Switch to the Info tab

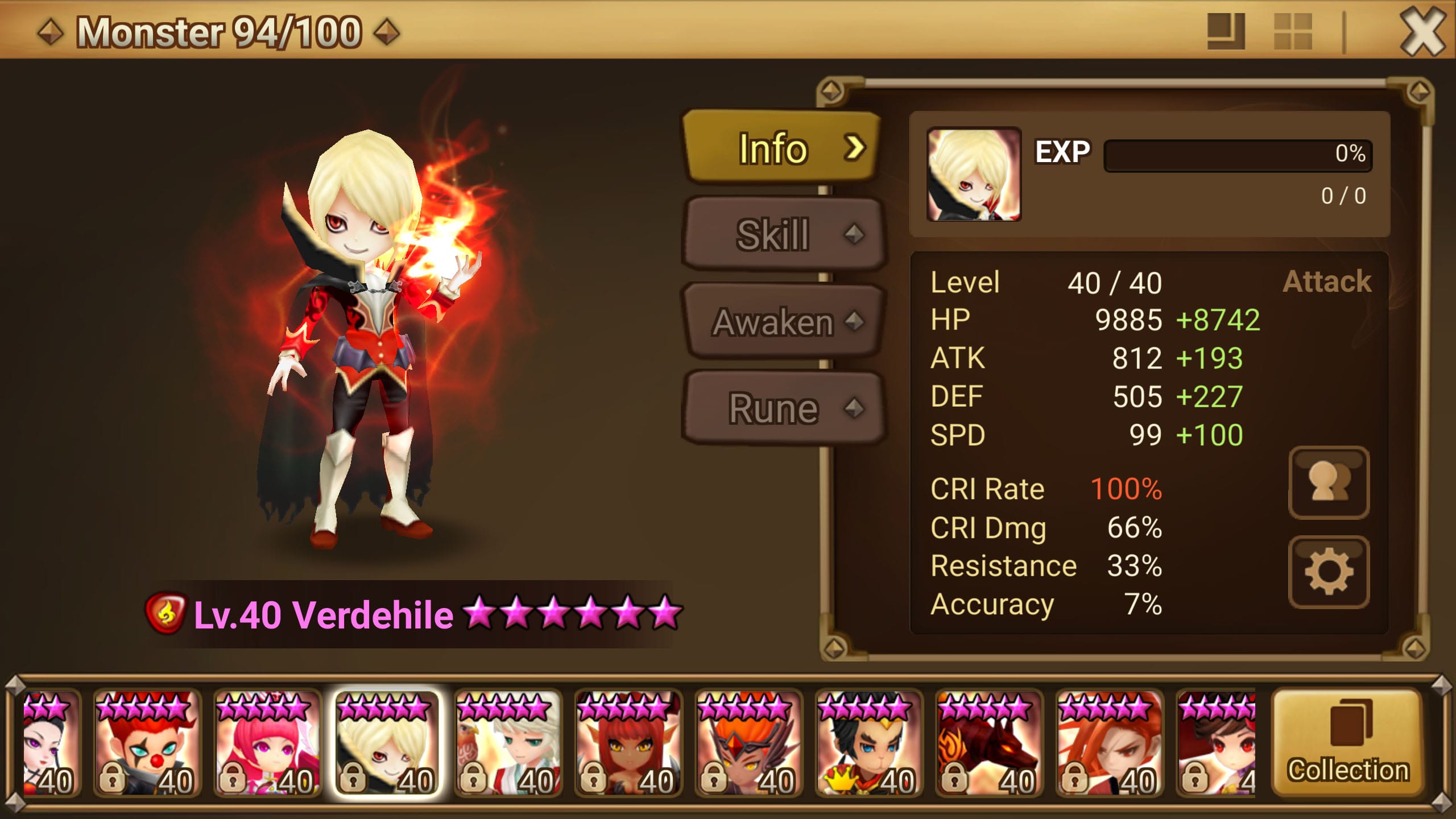[781, 148]
